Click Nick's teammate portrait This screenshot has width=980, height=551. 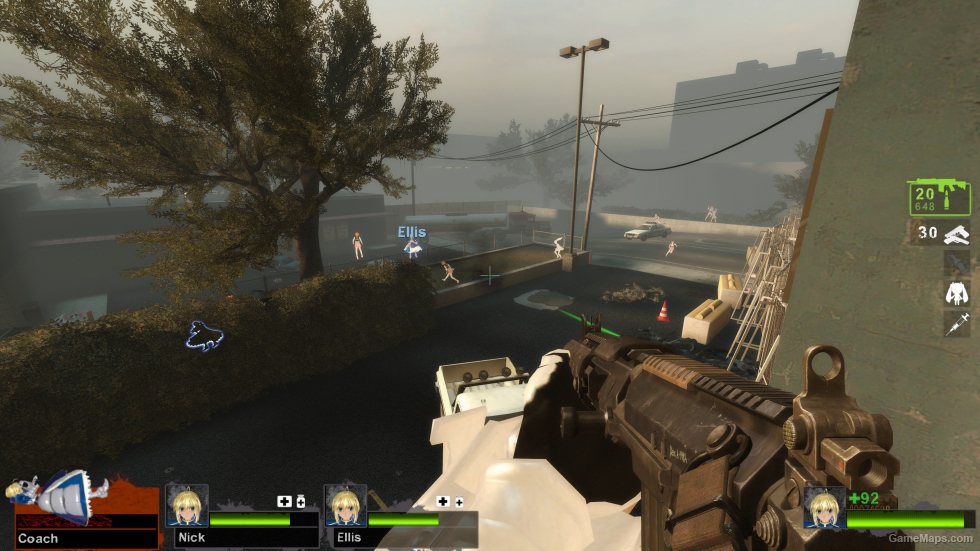(x=186, y=505)
